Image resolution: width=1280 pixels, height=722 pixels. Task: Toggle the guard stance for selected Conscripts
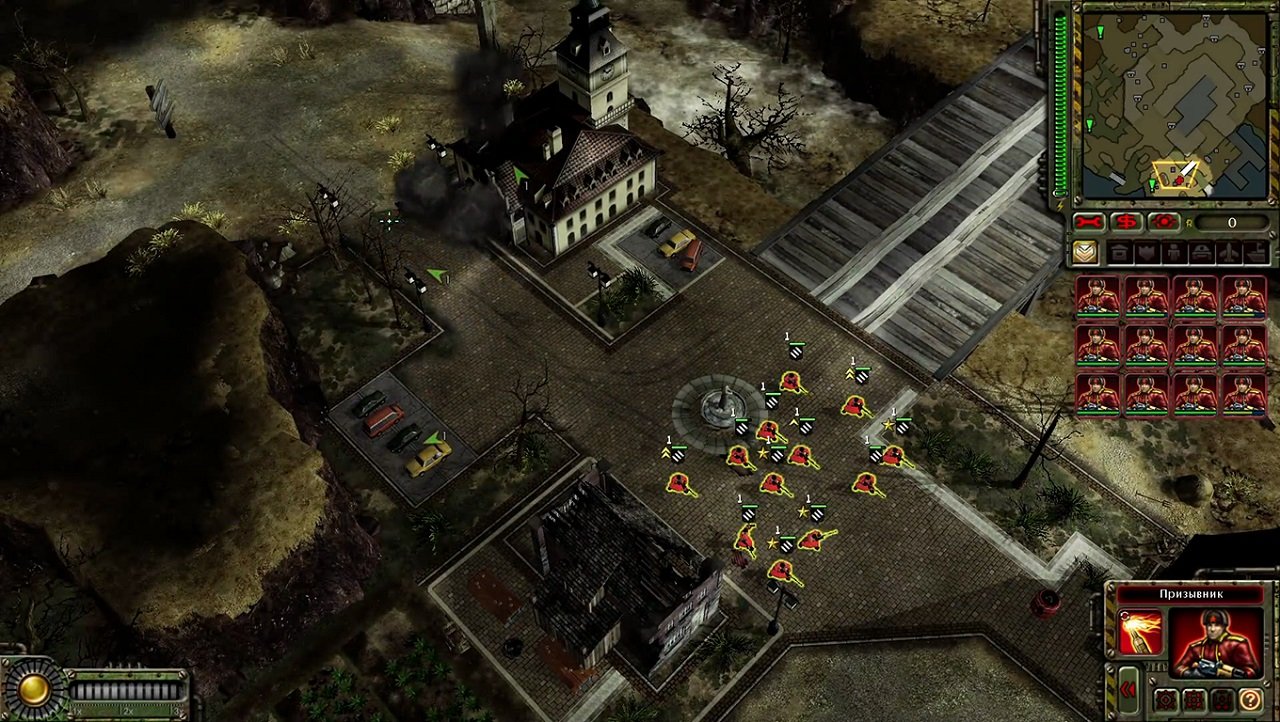(x=1193, y=700)
